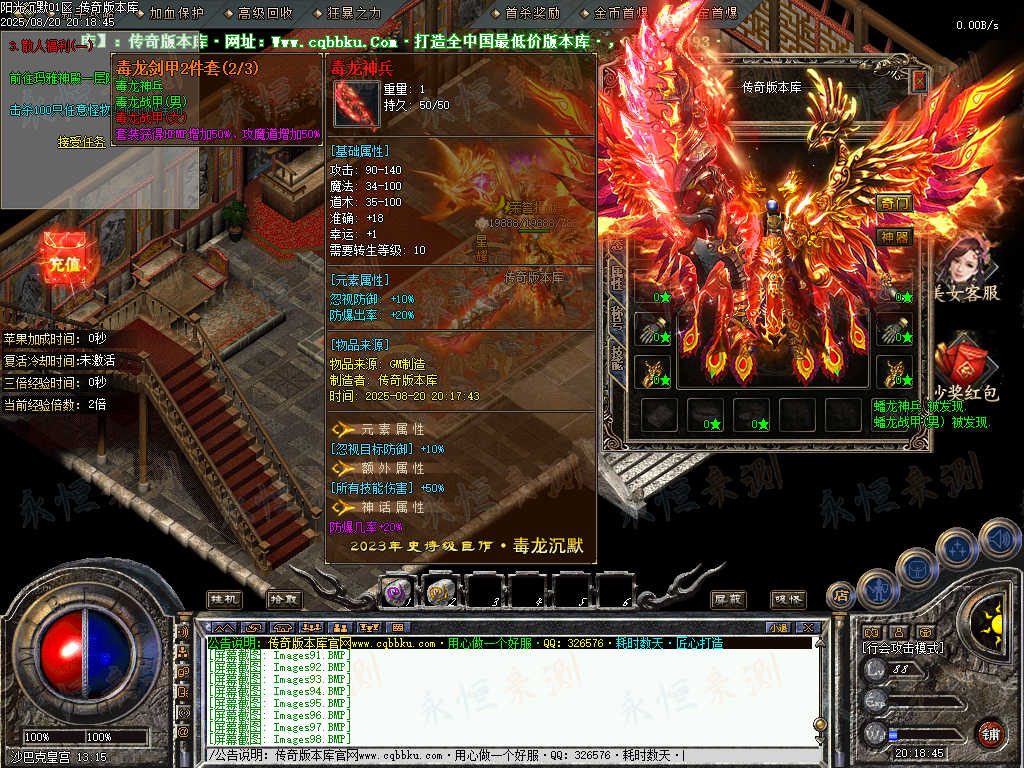Open the red 铺 stall button

coord(990,733)
